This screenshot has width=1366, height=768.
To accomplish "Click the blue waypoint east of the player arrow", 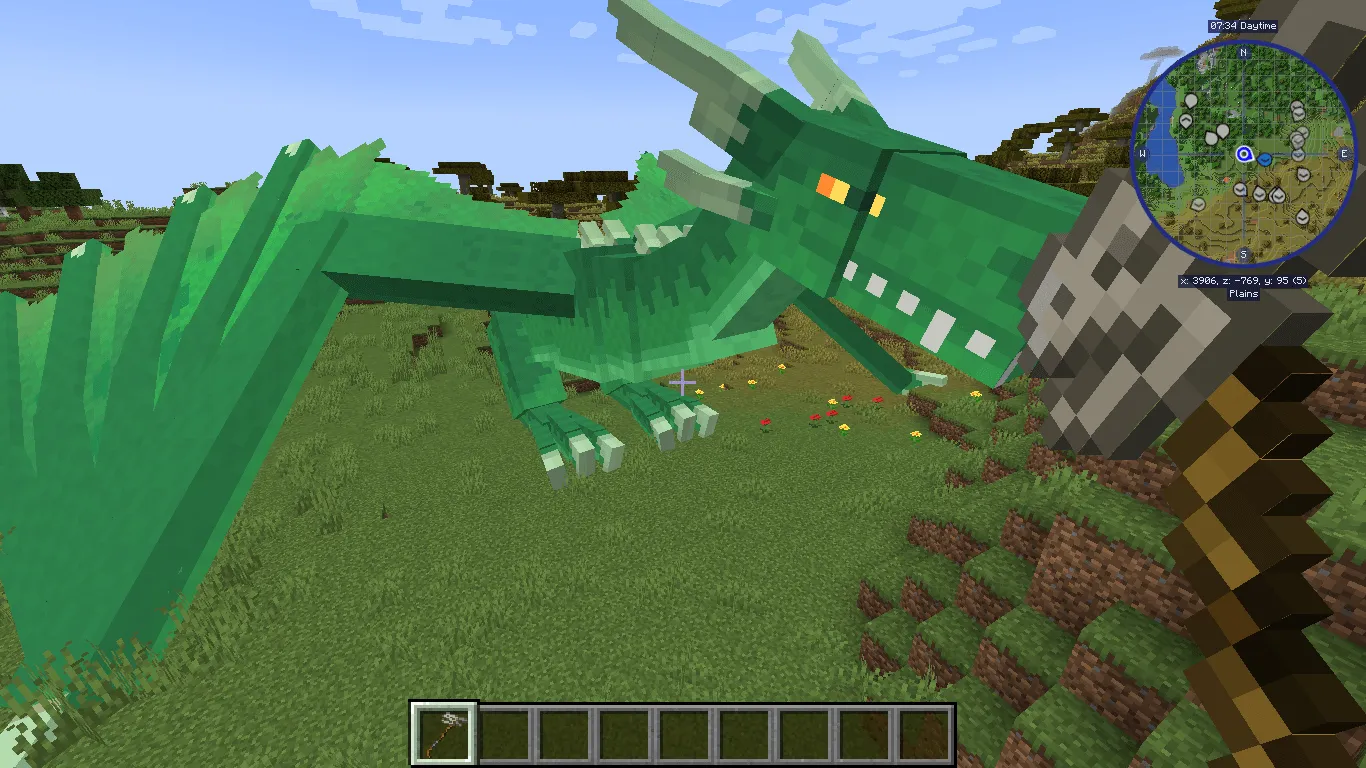I will [x=1265, y=159].
